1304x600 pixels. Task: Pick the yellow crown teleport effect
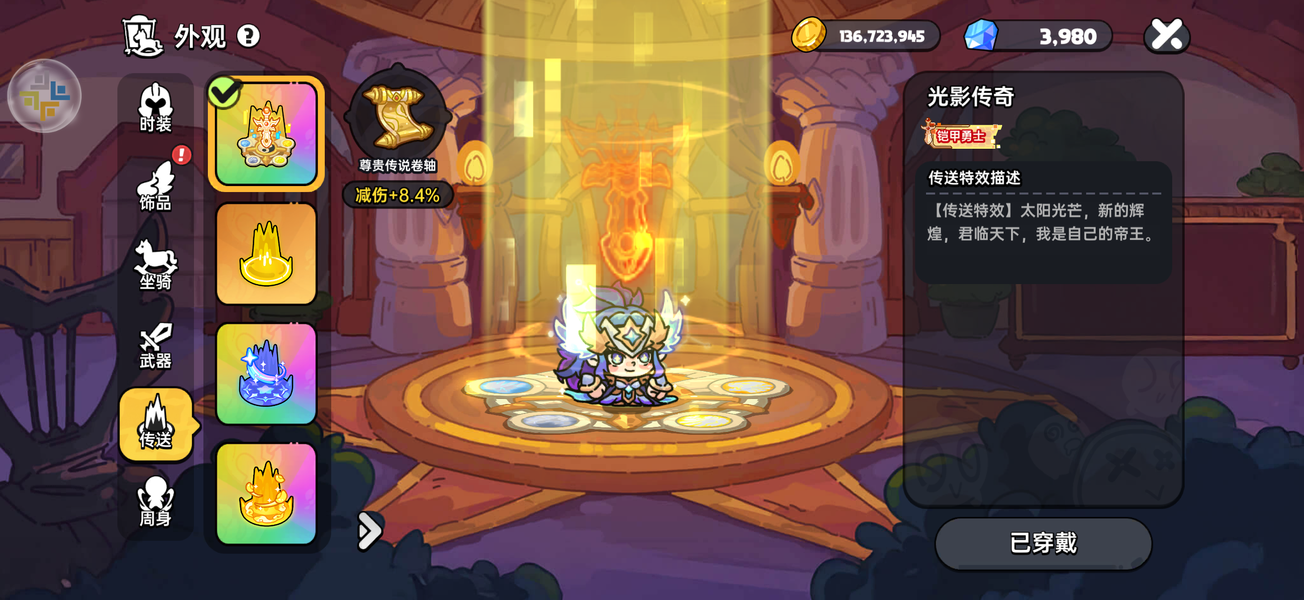[266, 254]
